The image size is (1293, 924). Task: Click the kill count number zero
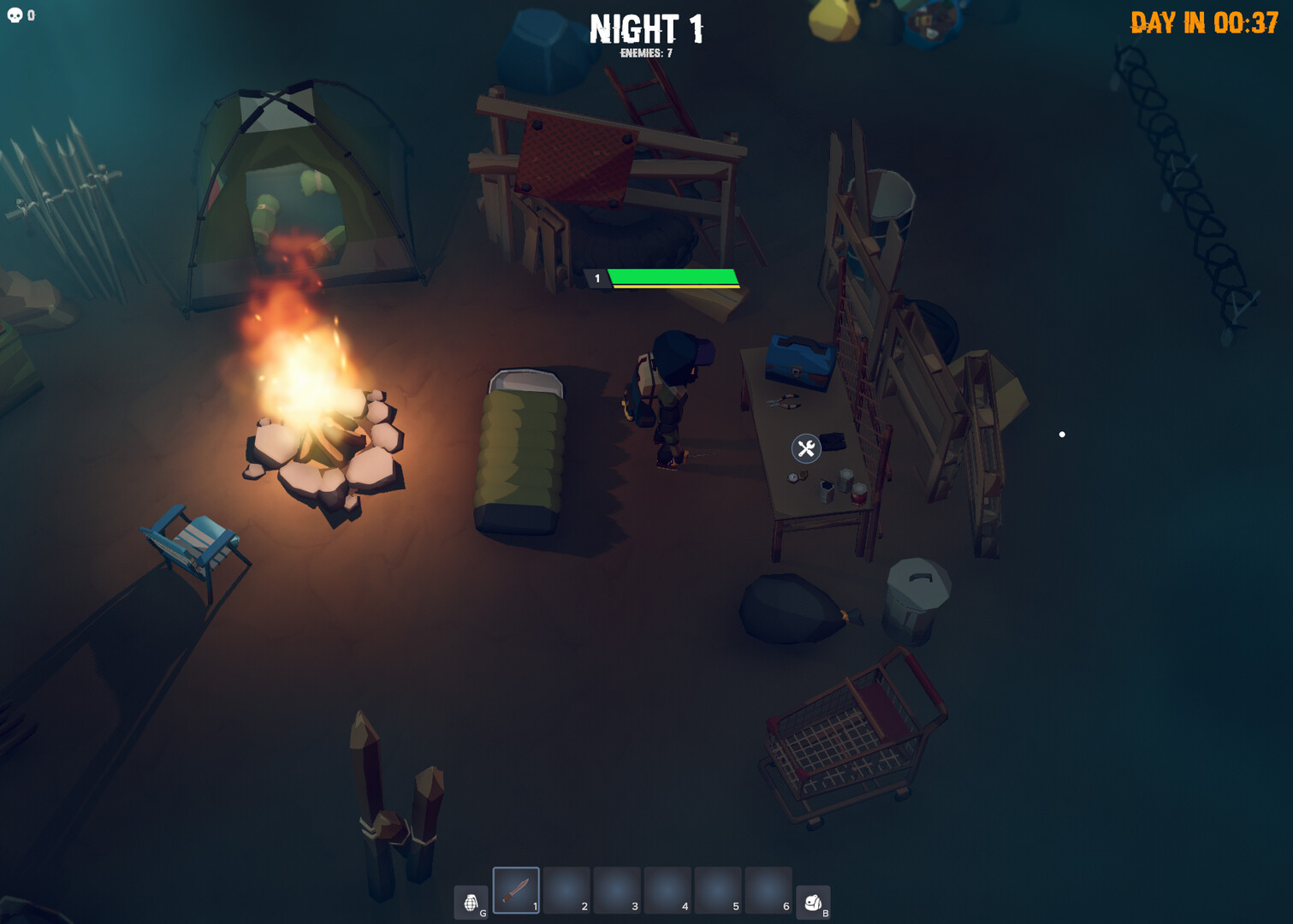[32, 14]
